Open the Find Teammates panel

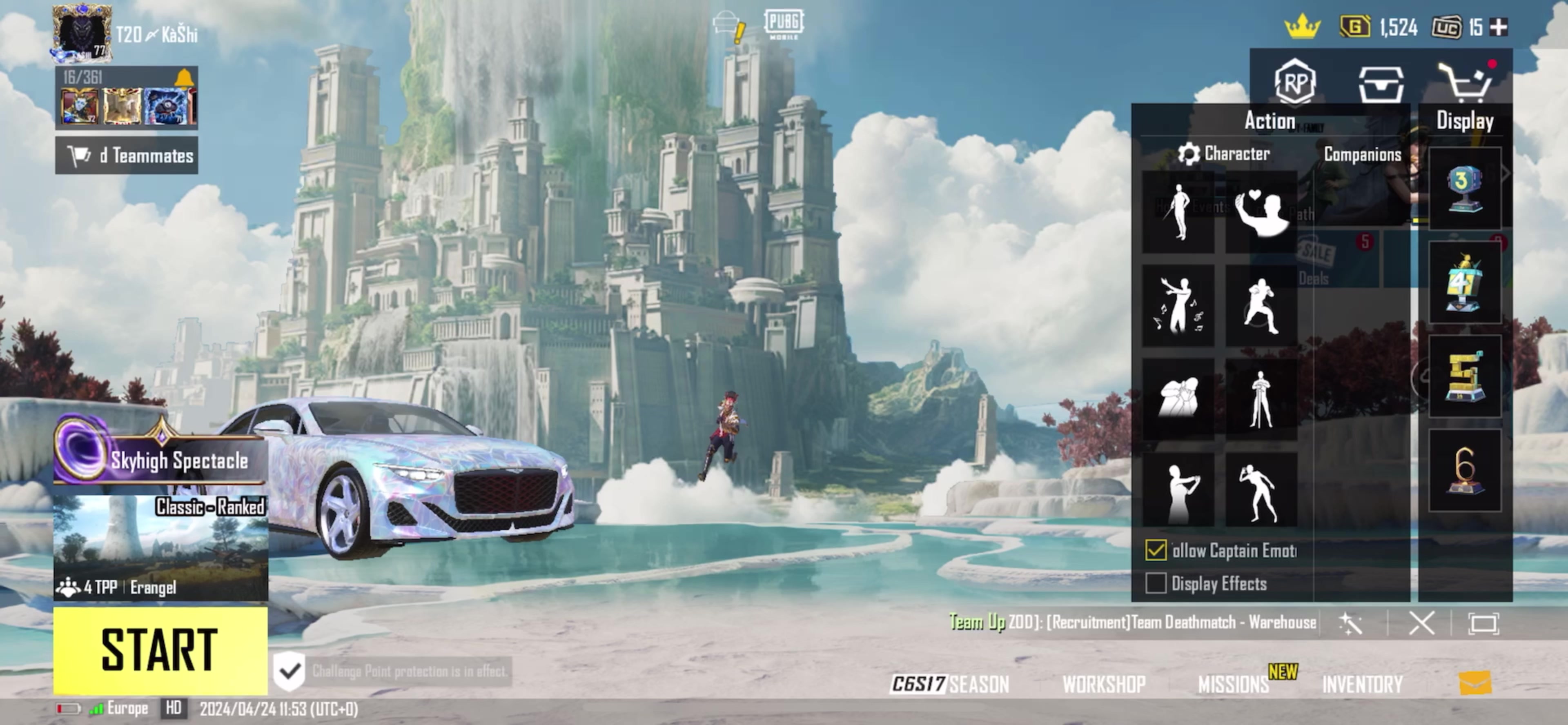click(127, 156)
